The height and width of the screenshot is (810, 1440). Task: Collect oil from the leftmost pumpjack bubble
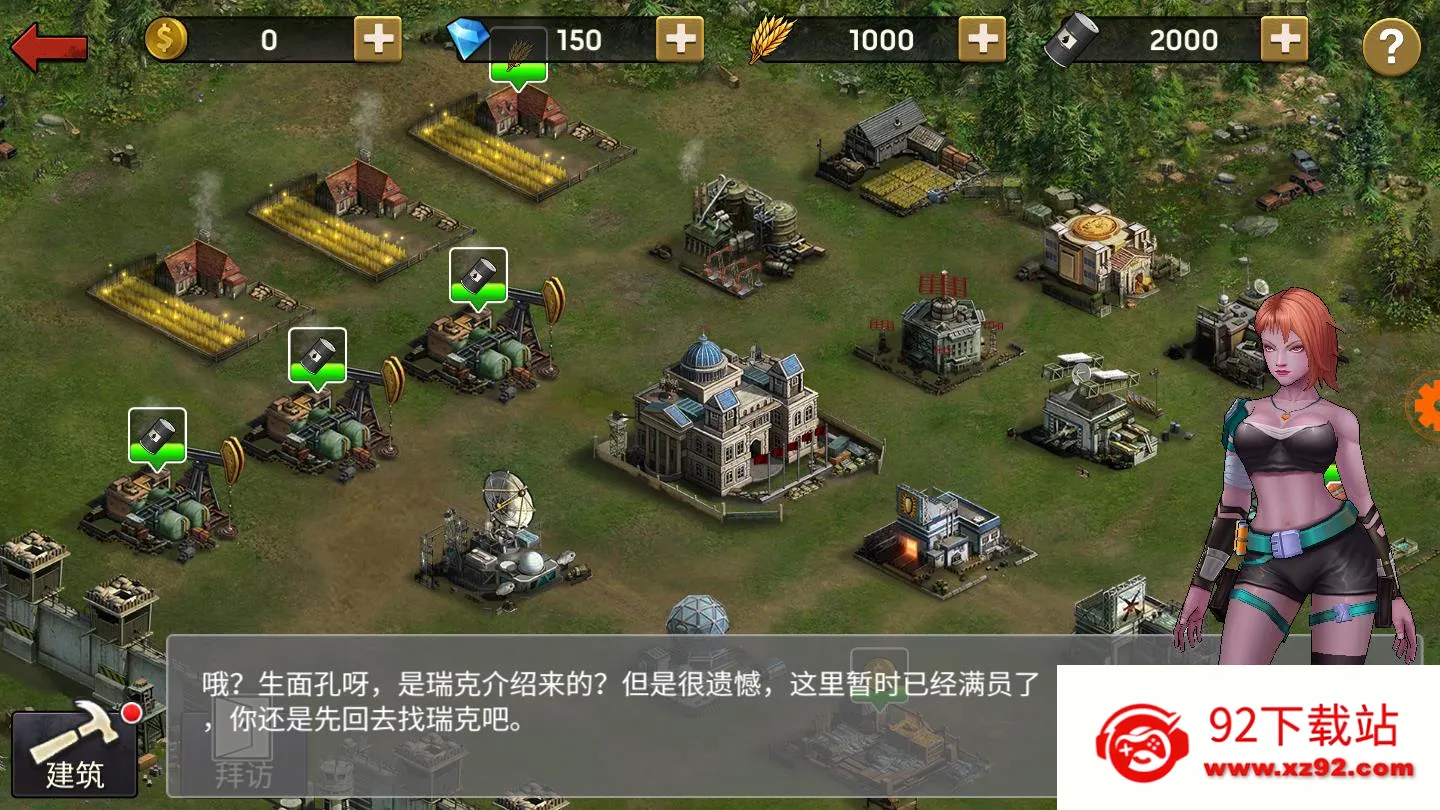point(155,434)
